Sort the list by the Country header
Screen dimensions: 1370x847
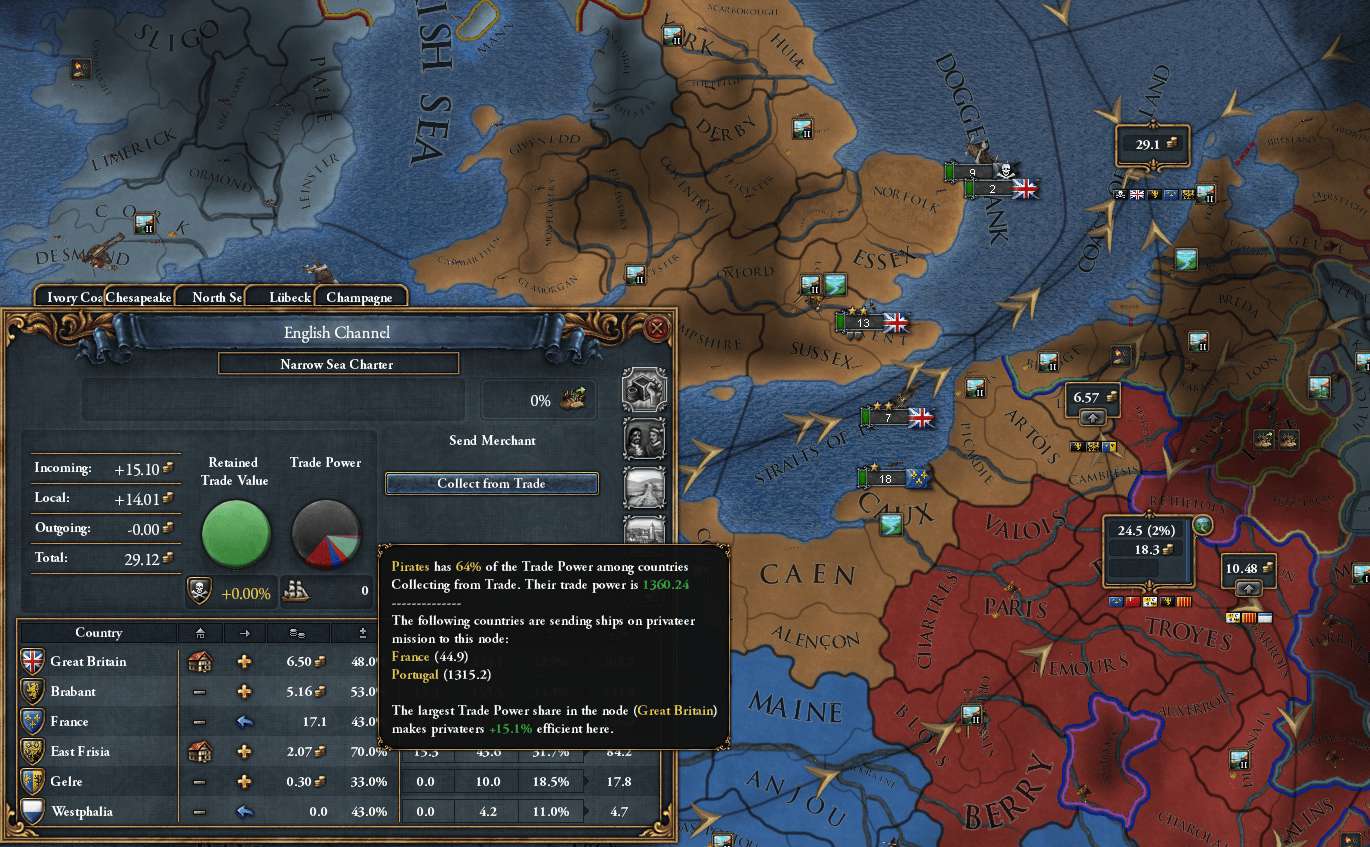coord(98,633)
